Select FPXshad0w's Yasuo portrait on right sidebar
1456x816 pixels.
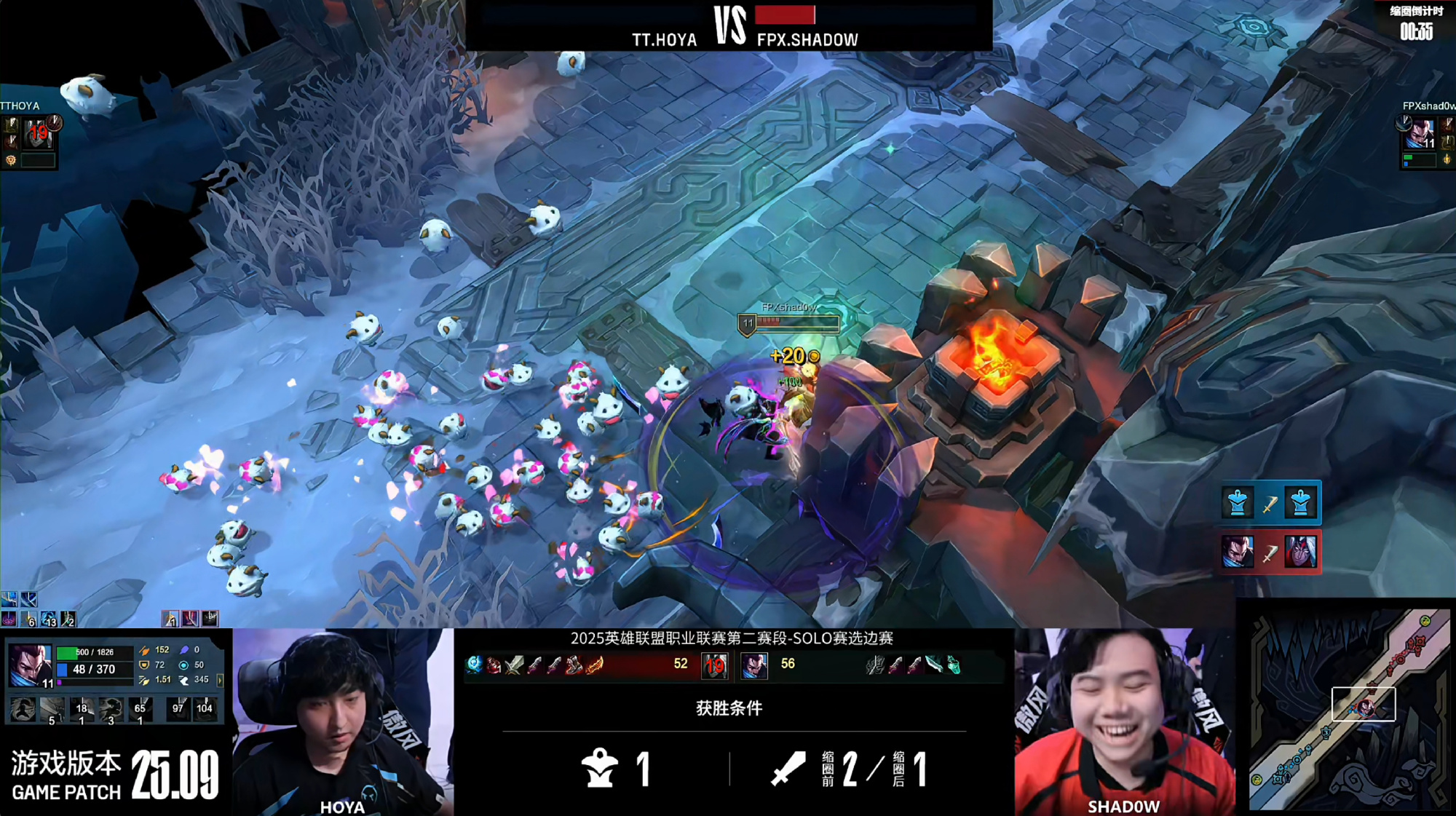[x=1420, y=134]
